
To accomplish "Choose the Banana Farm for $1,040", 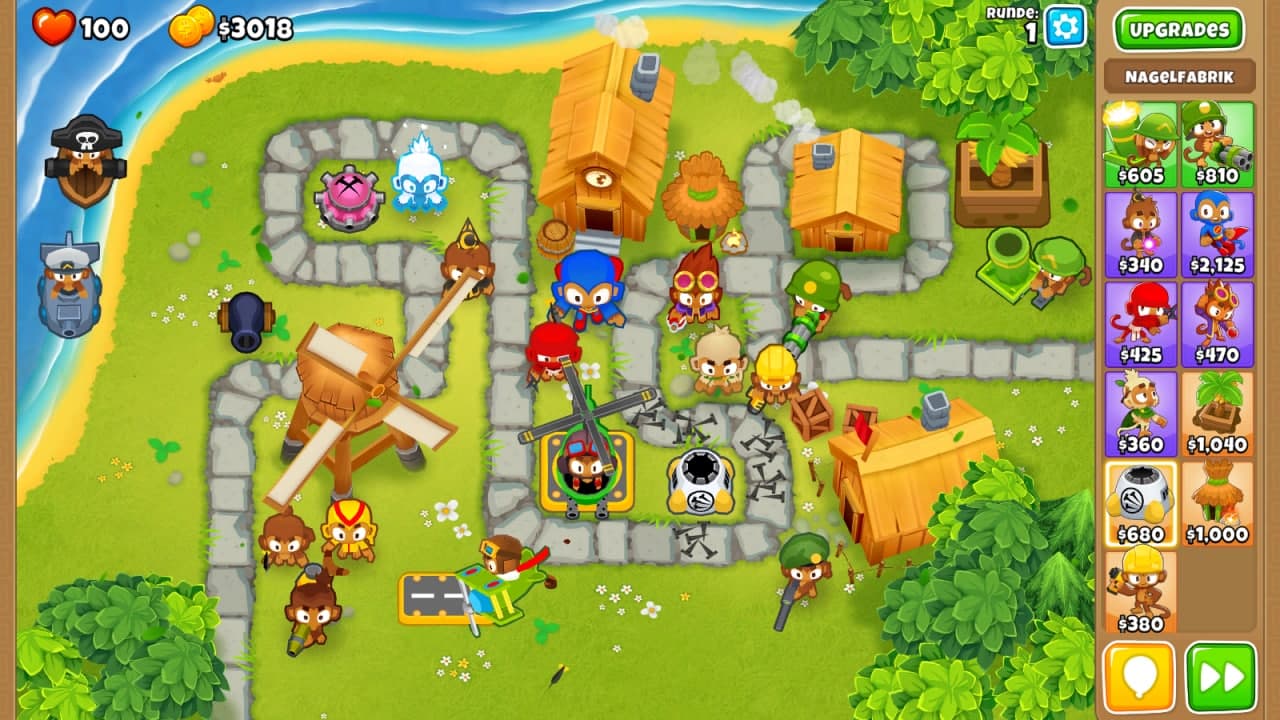I will (x=1217, y=413).
